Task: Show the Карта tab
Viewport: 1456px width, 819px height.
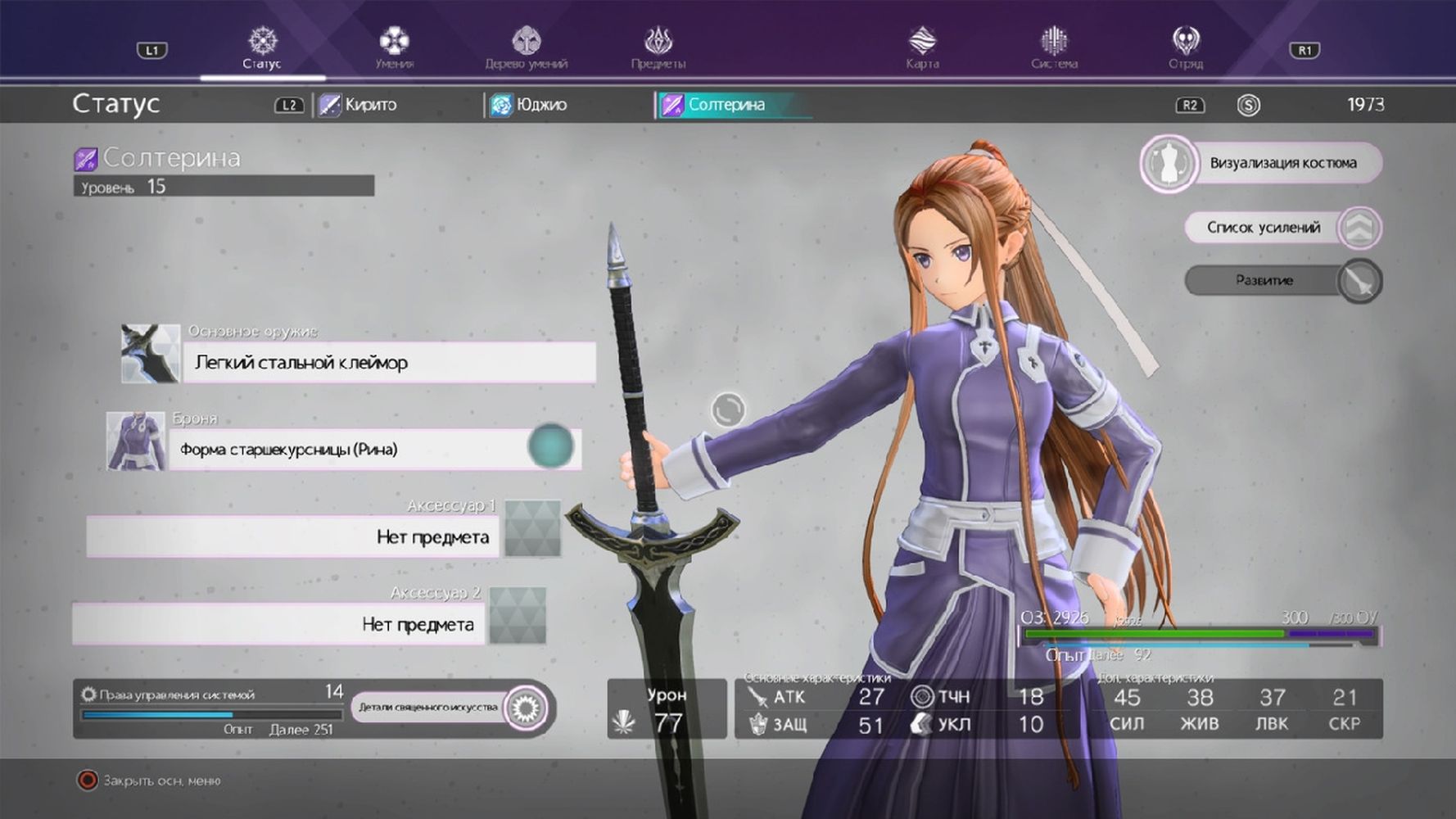Action: point(922,48)
